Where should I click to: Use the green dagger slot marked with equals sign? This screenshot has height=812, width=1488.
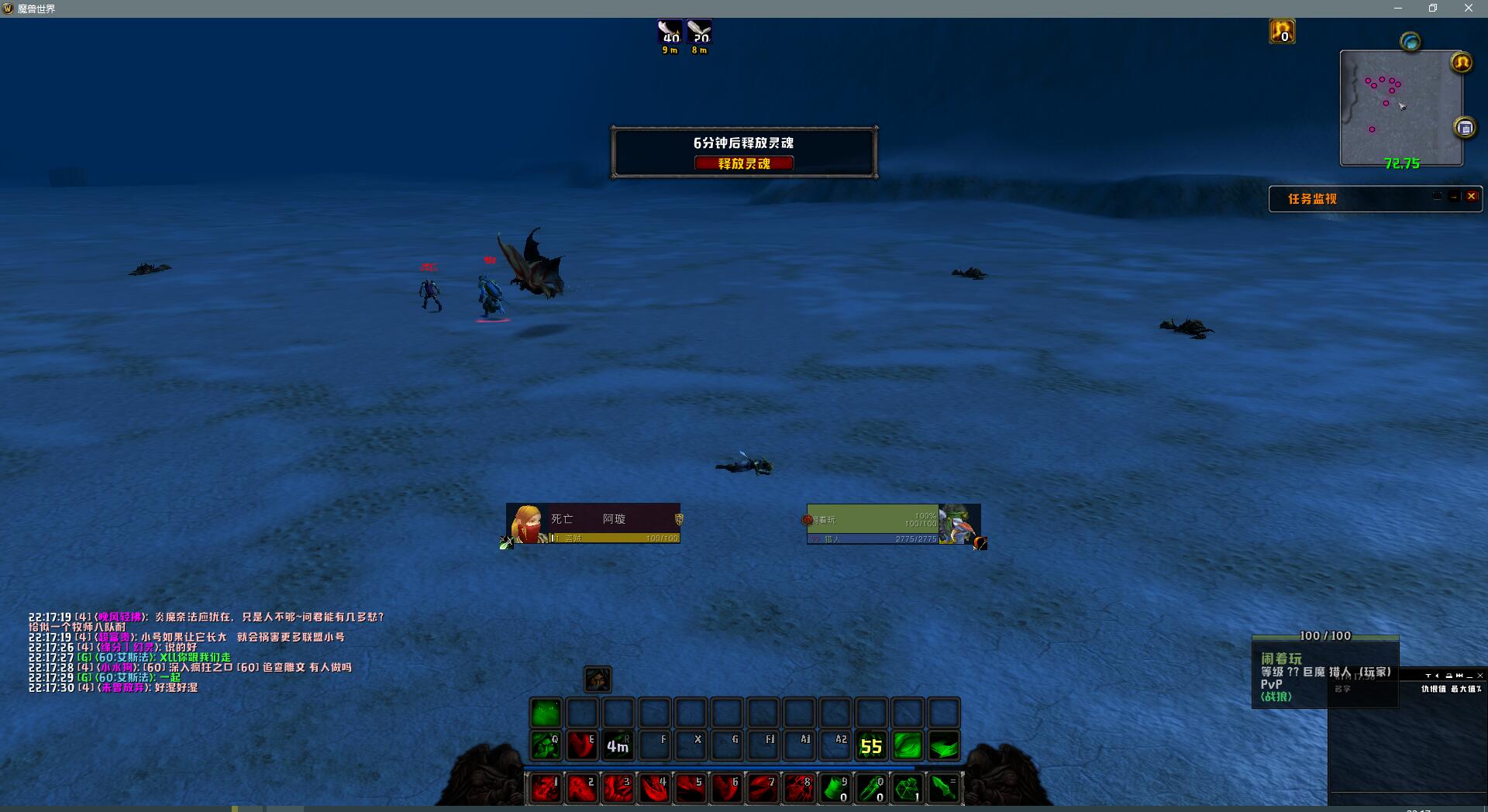(943, 788)
